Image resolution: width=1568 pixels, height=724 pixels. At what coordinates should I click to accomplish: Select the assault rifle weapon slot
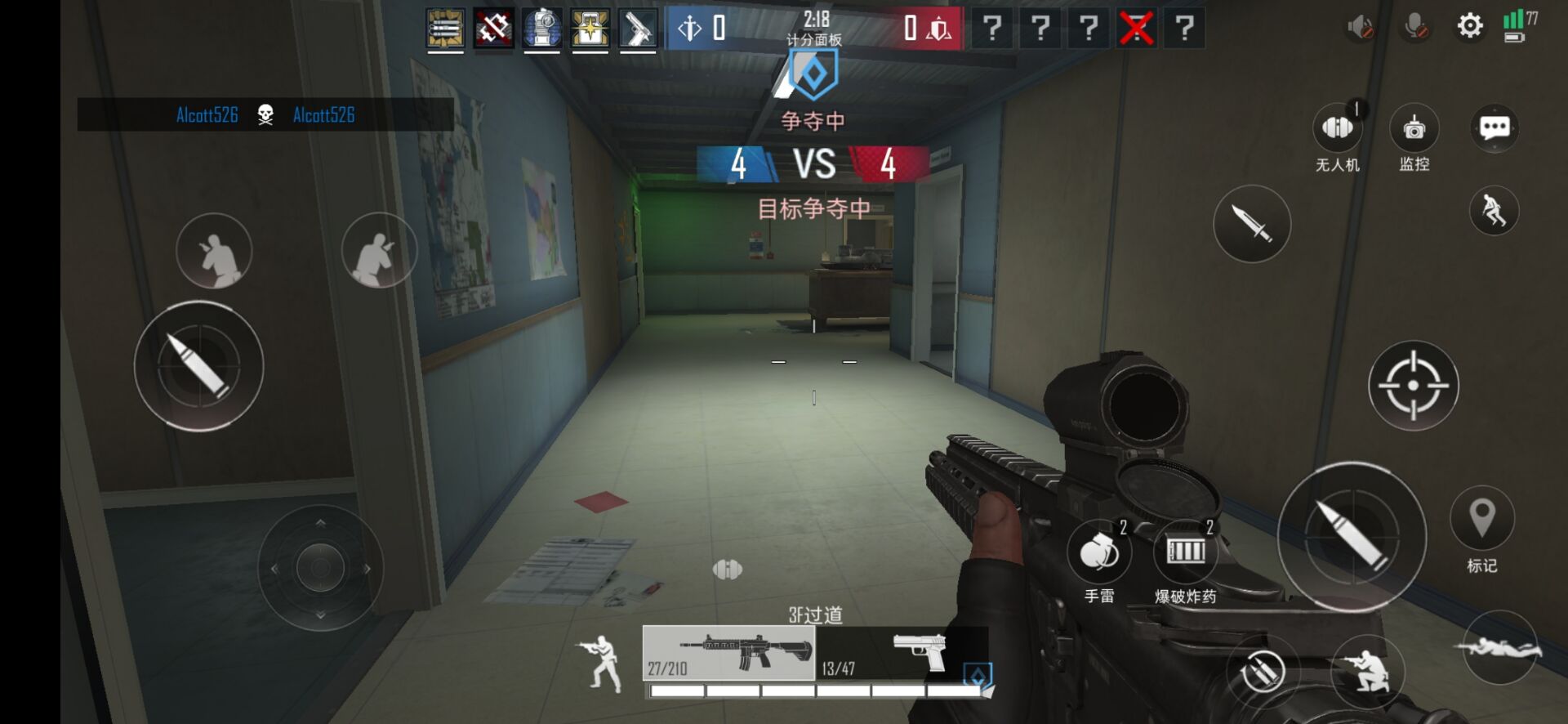(x=728, y=653)
